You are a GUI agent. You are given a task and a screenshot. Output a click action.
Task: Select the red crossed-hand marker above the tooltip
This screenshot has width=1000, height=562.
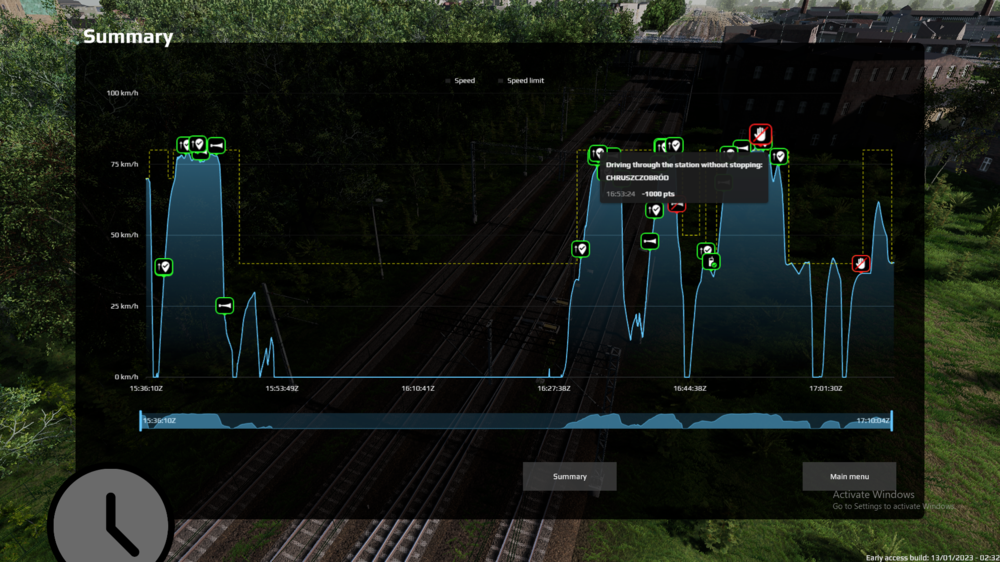pos(761,133)
